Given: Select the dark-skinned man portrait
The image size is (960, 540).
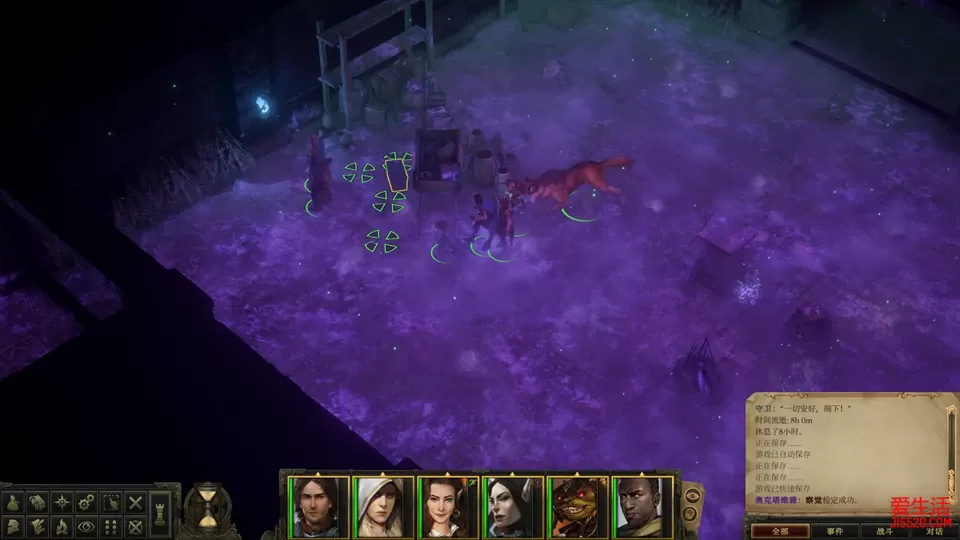Looking at the screenshot, I should coord(643,507).
